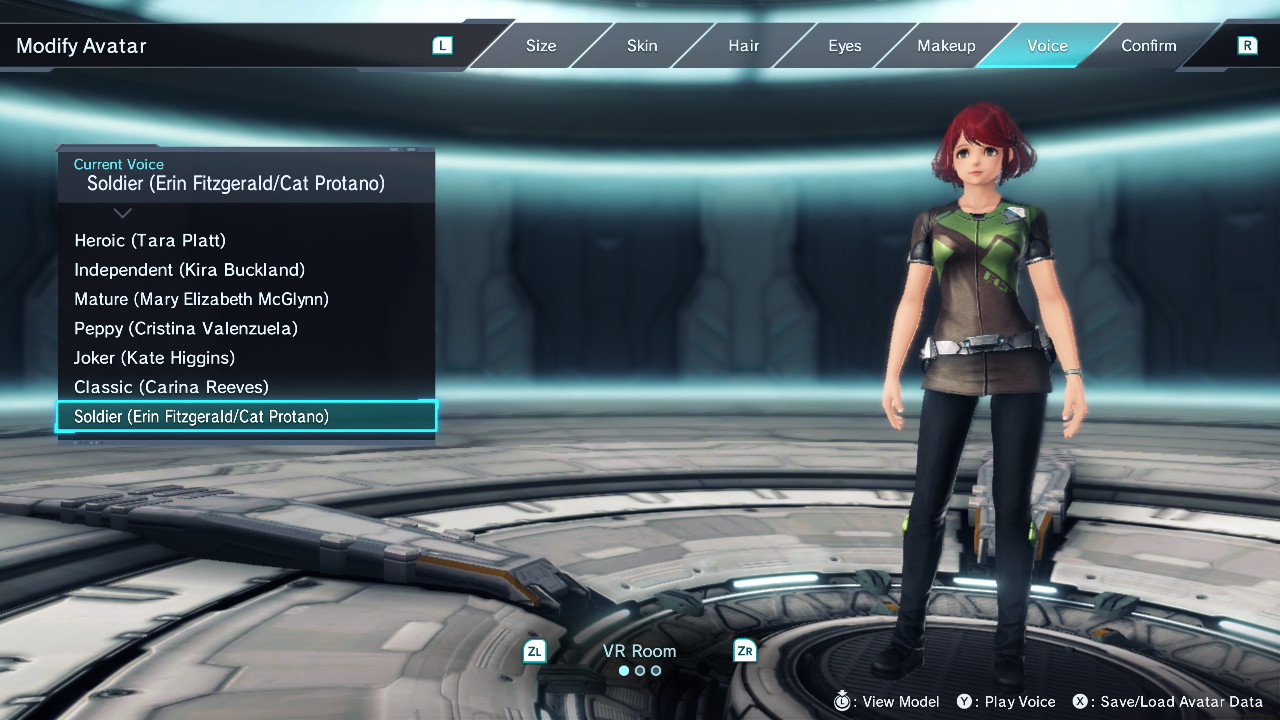The height and width of the screenshot is (720, 1280).
Task: Select the Joker (Kate Higgins) voice
Action: (154, 358)
